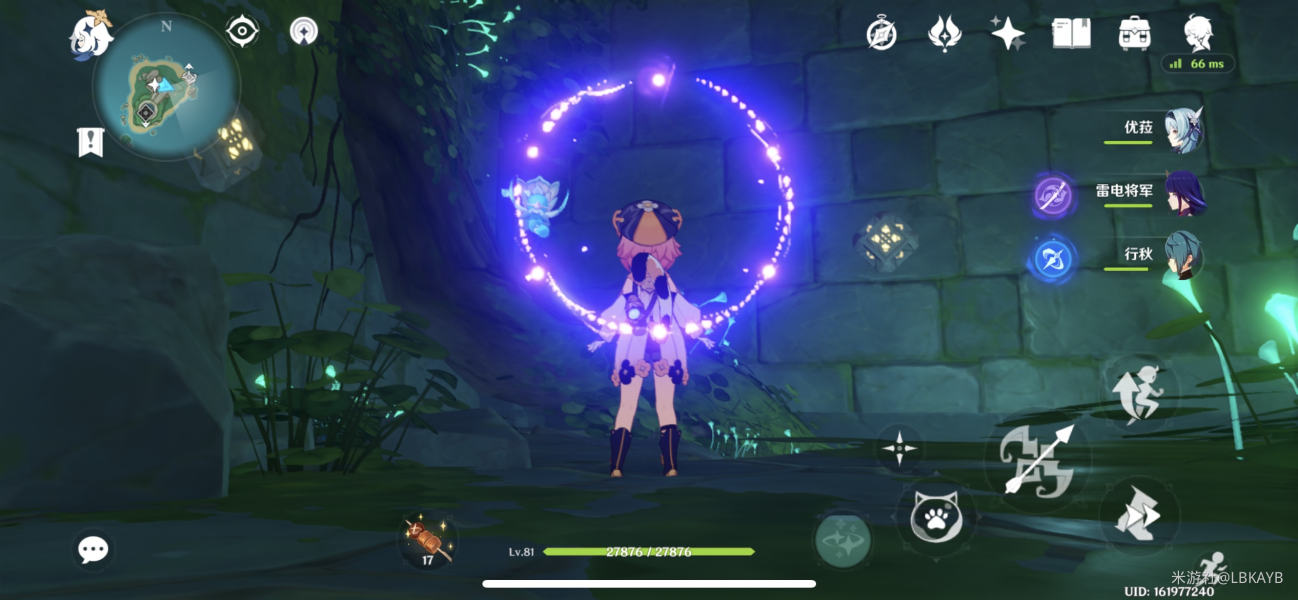
Task: Trigger the elemental burst button
Action: (842, 541)
